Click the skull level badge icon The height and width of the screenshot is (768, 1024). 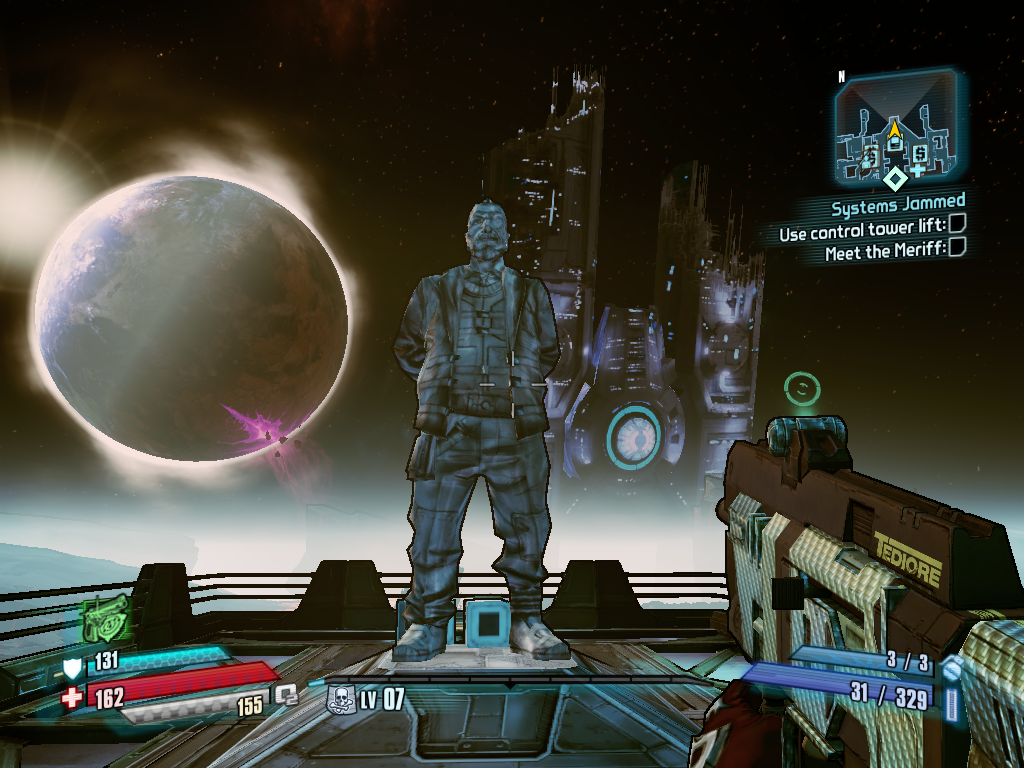click(x=342, y=698)
